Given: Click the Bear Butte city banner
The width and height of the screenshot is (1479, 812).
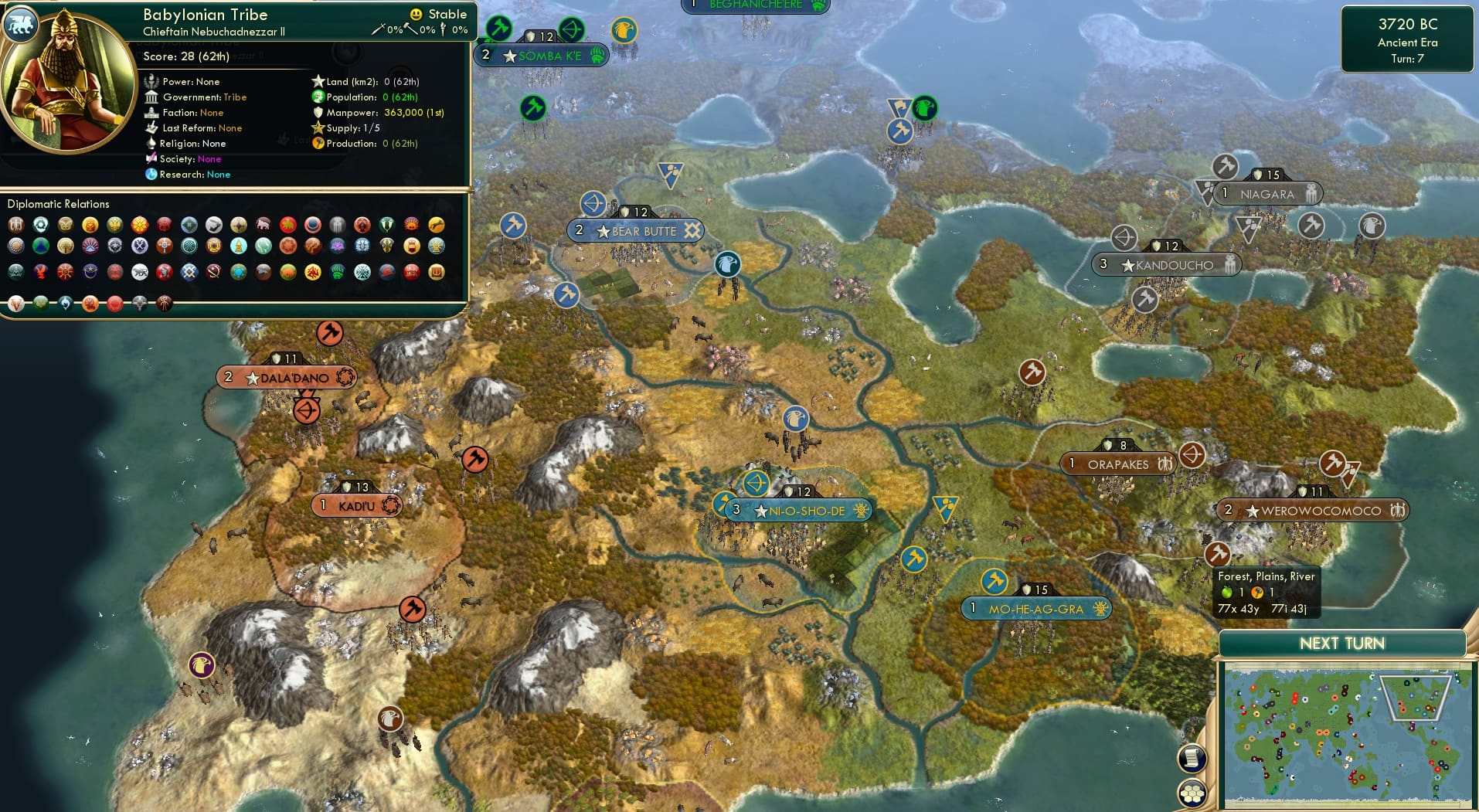Looking at the screenshot, I should coord(636,230).
